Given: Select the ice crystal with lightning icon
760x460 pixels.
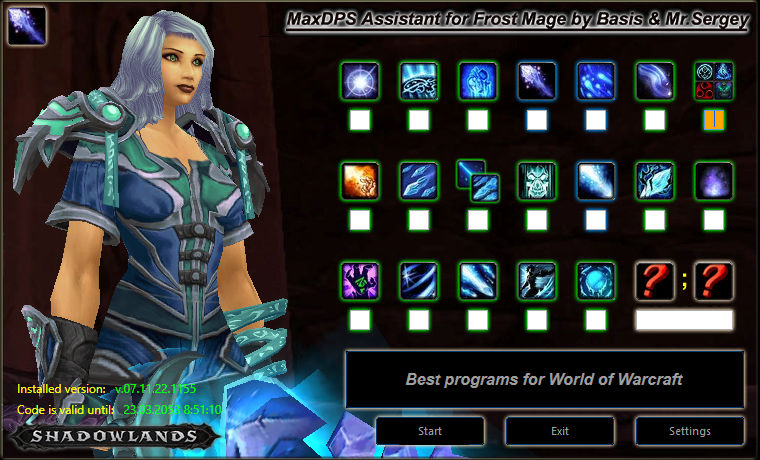Looking at the screenshot, I should [x=655, y=181].
